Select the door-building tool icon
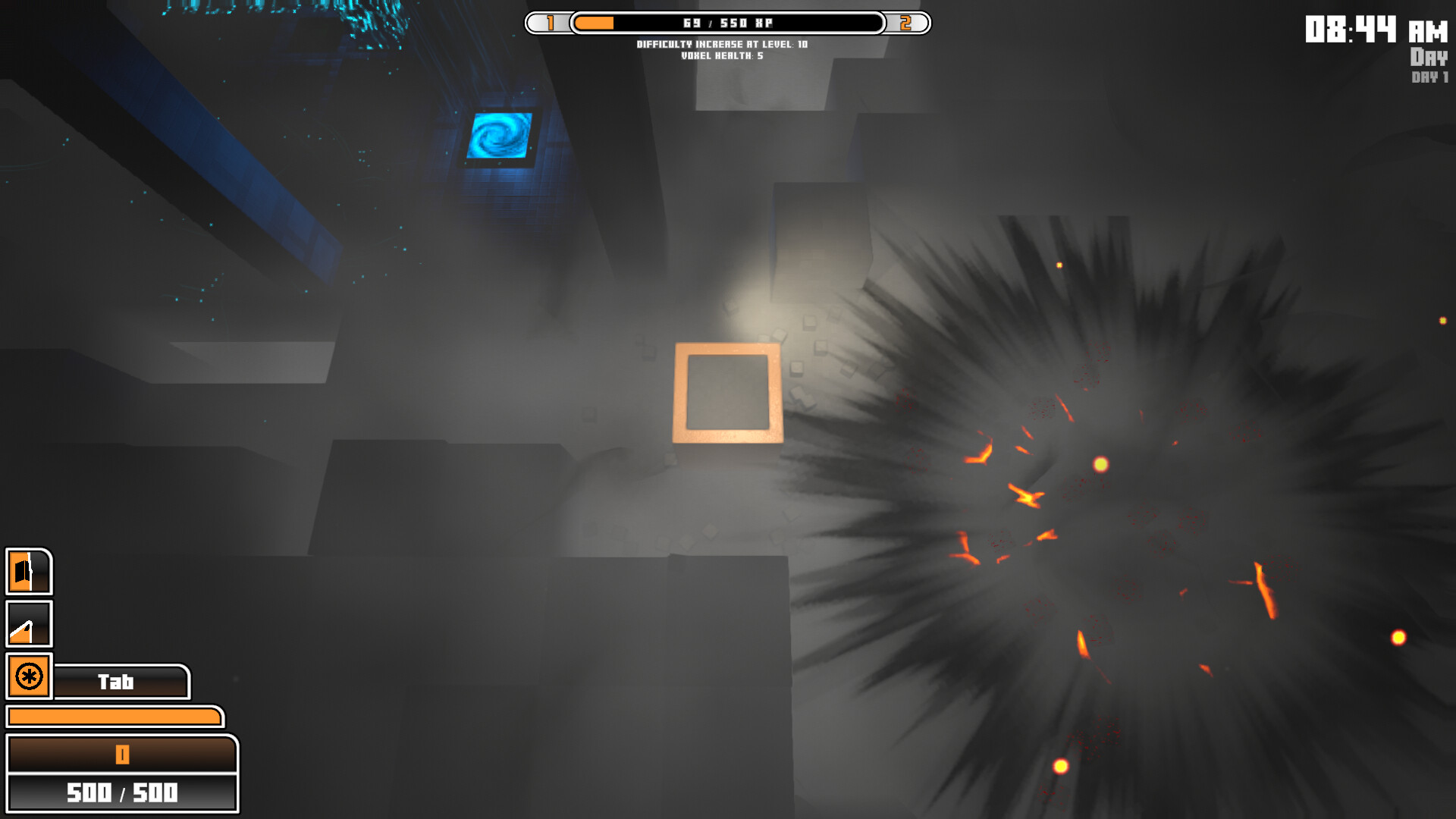Screen dimensions: 1456x819 click(28, 573)
